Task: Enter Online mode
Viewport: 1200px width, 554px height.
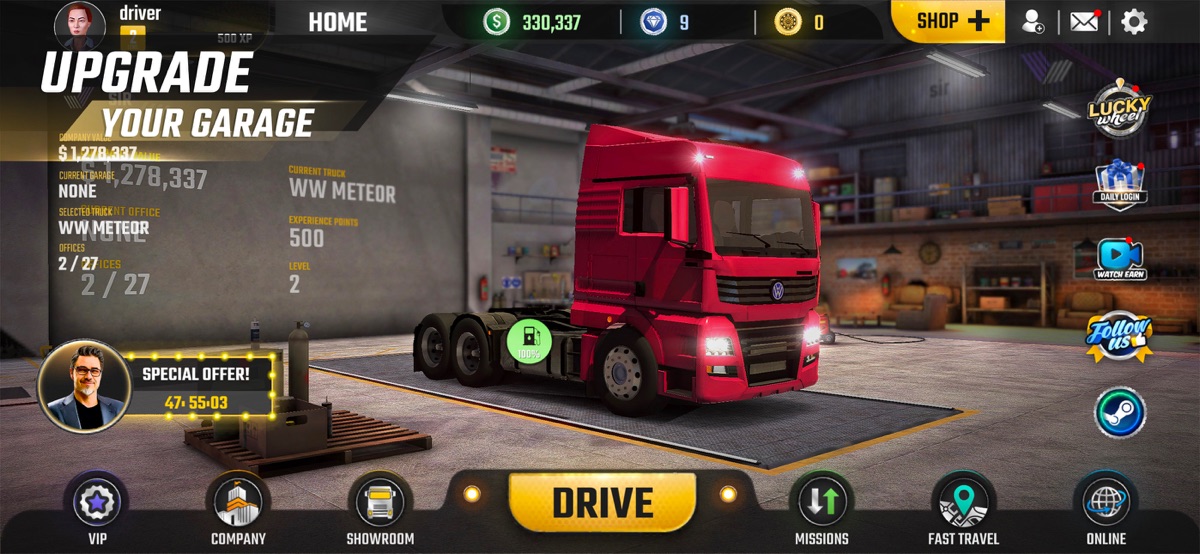Action: tap(1105, 503)
